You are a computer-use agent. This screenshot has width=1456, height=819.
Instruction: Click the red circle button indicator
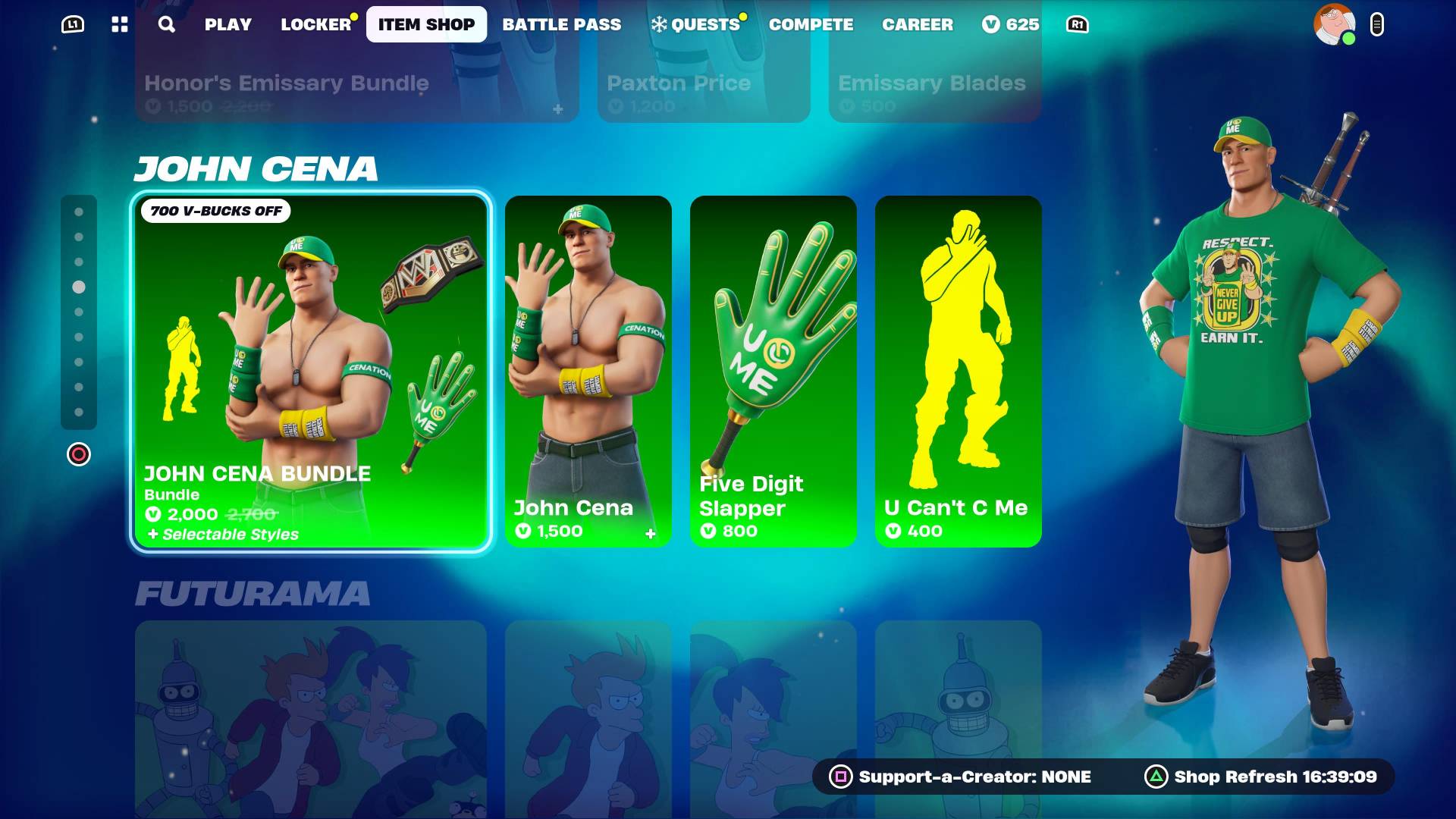click(x=79, y=454)
